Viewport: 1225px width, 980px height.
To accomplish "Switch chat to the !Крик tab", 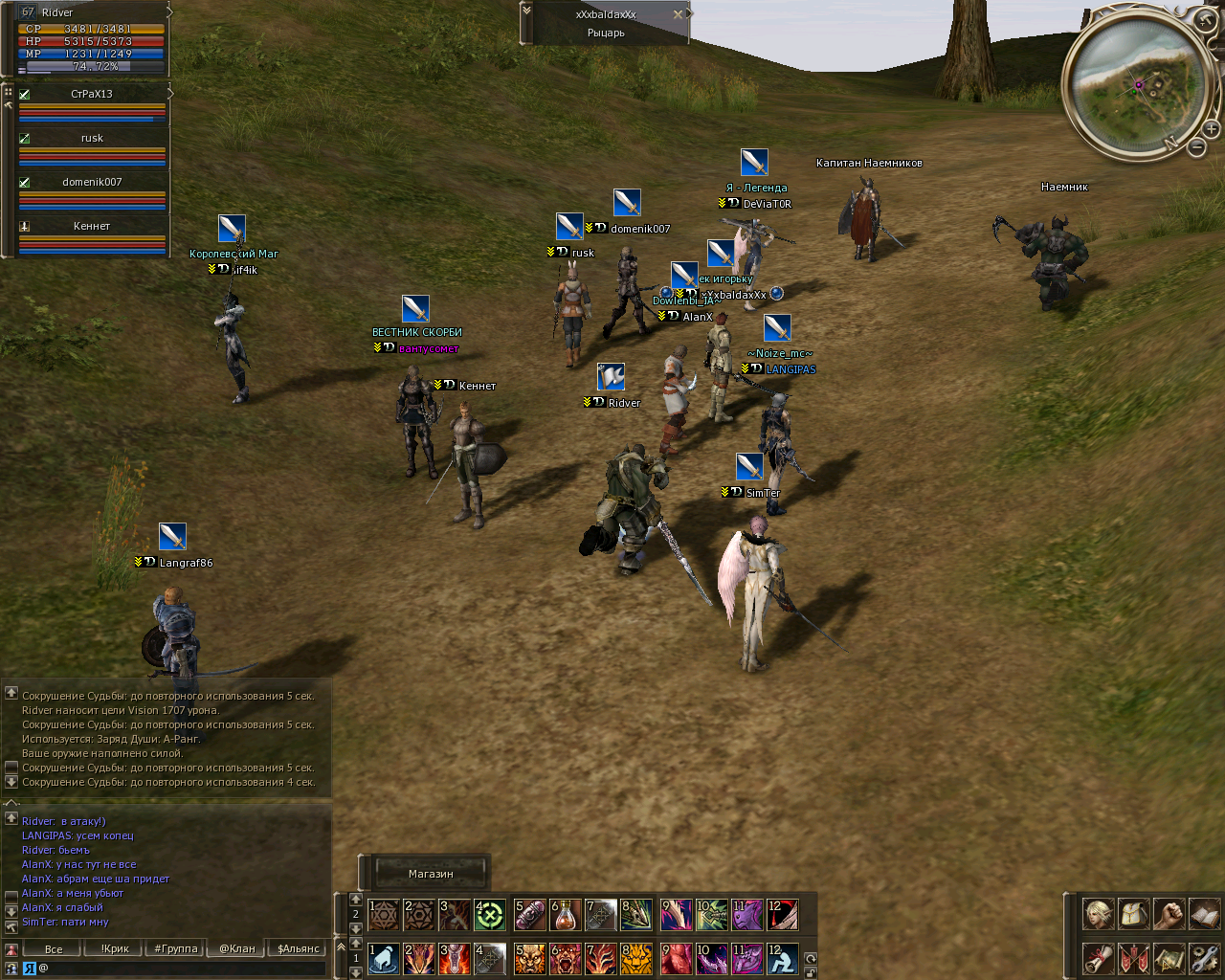I will (x=115, y=949).
